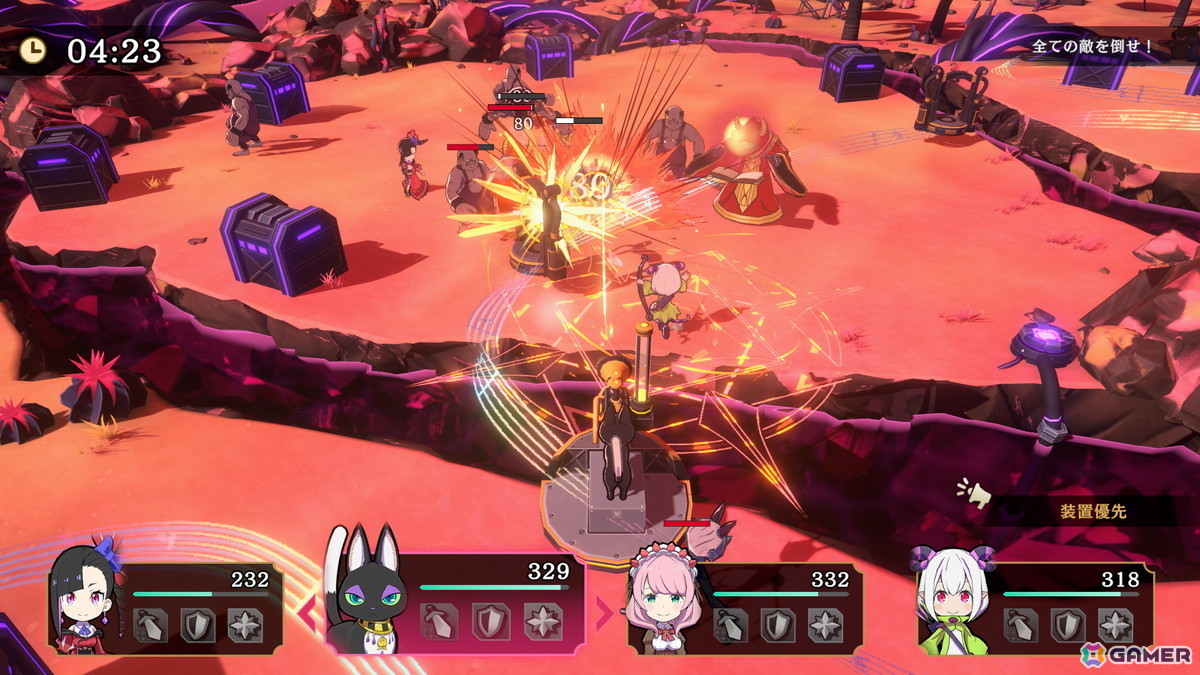Click the white-haired girl's shield icon
Viewport: 1200px width, 675px height.
tap(1068, 625)
